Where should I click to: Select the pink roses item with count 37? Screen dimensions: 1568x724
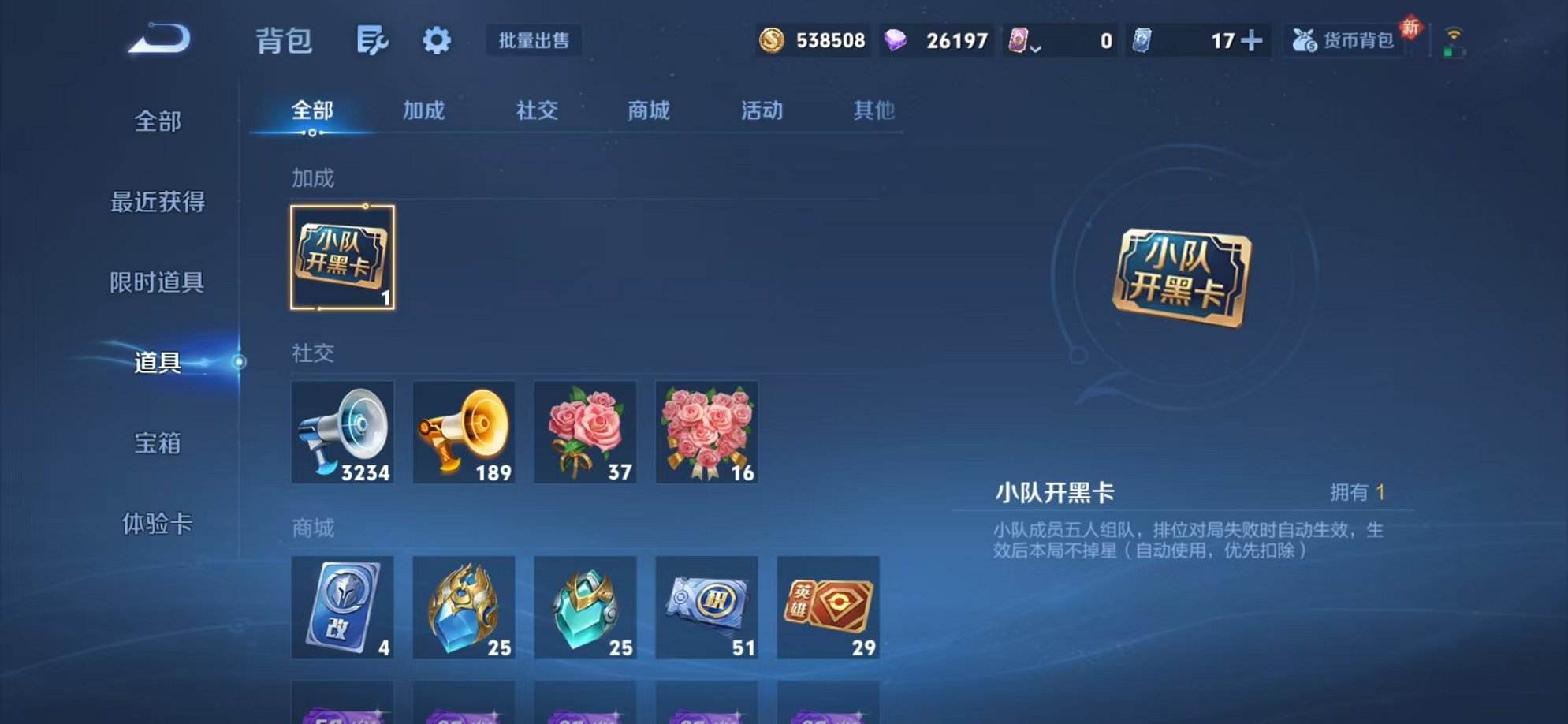pos(586,432)
